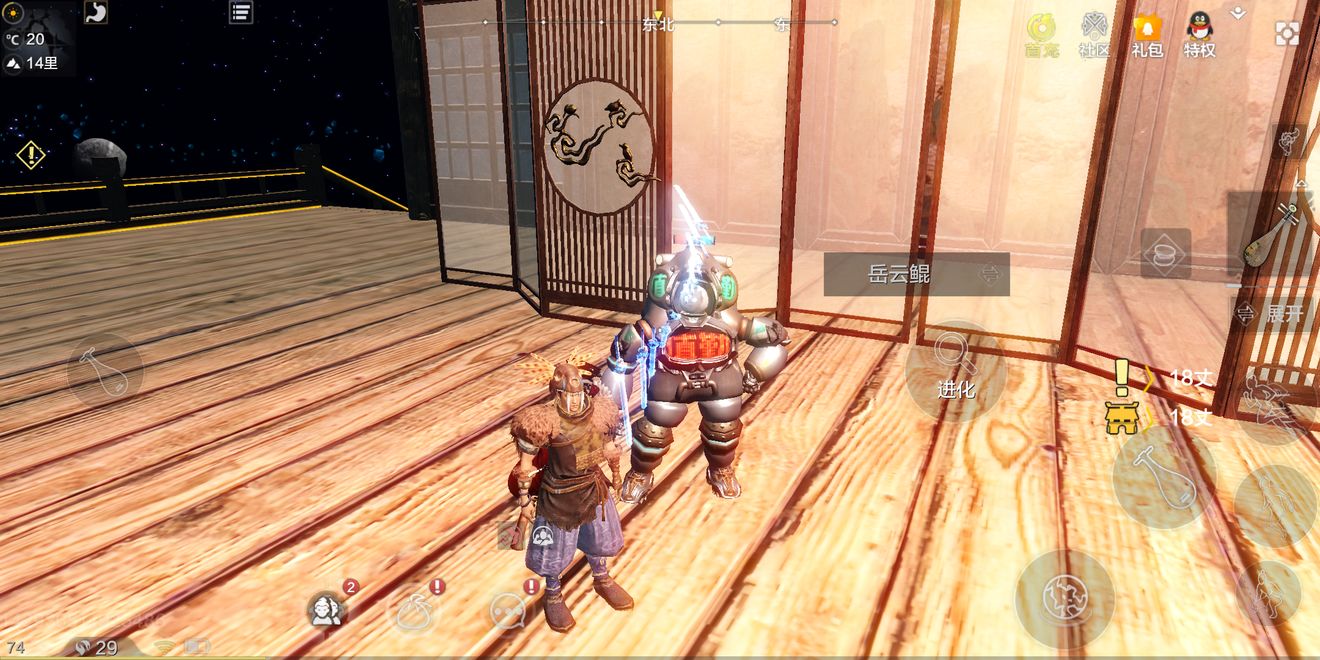Open the stomach hunger status icon
The width and height of the screenshot is (1320, 660).
(96, 12)
